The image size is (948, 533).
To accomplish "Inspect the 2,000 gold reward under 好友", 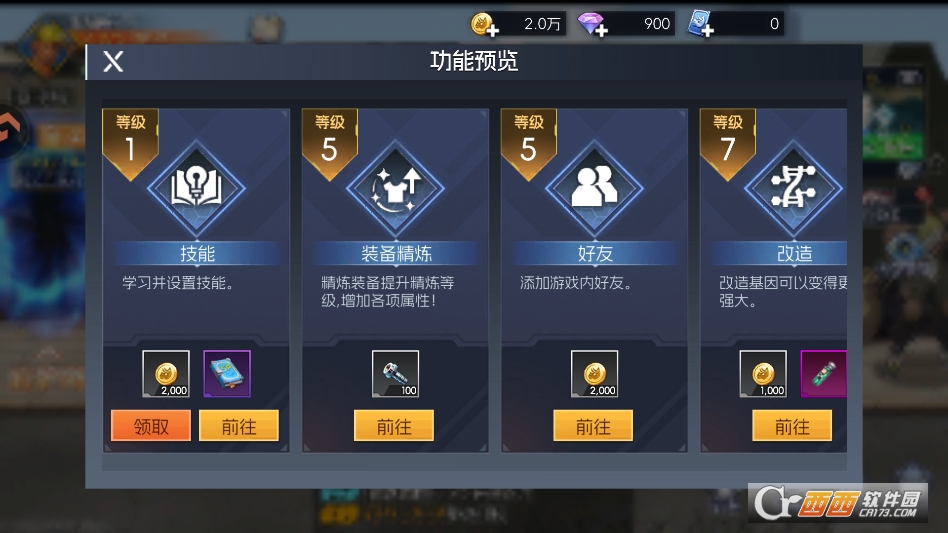I will 594,374.
